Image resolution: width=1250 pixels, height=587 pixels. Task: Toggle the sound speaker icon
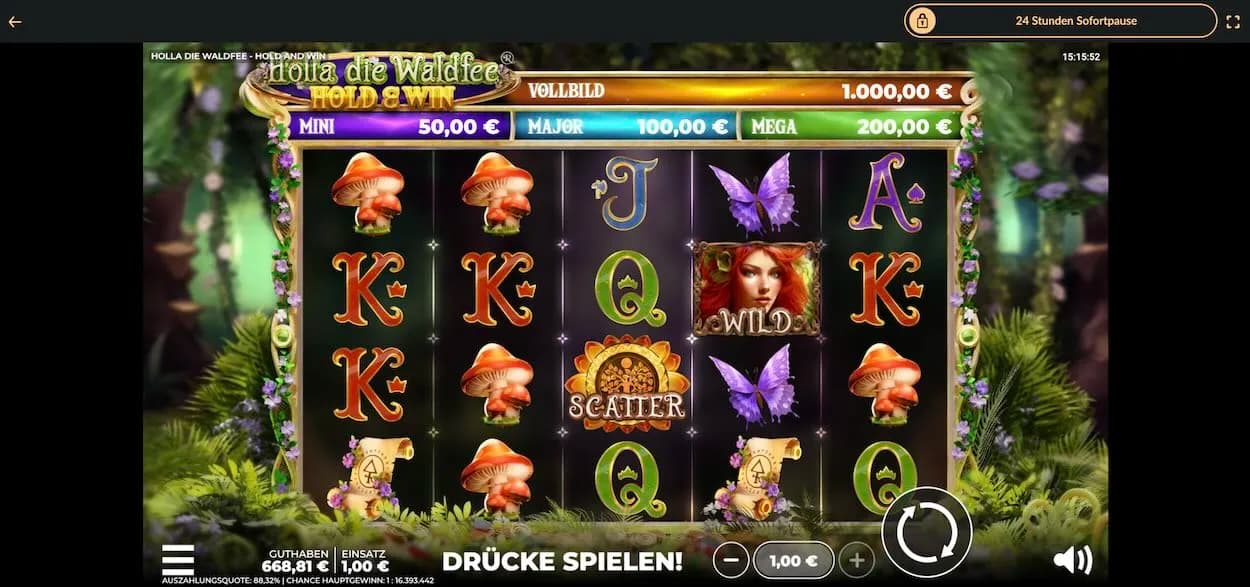point(1072,559)
